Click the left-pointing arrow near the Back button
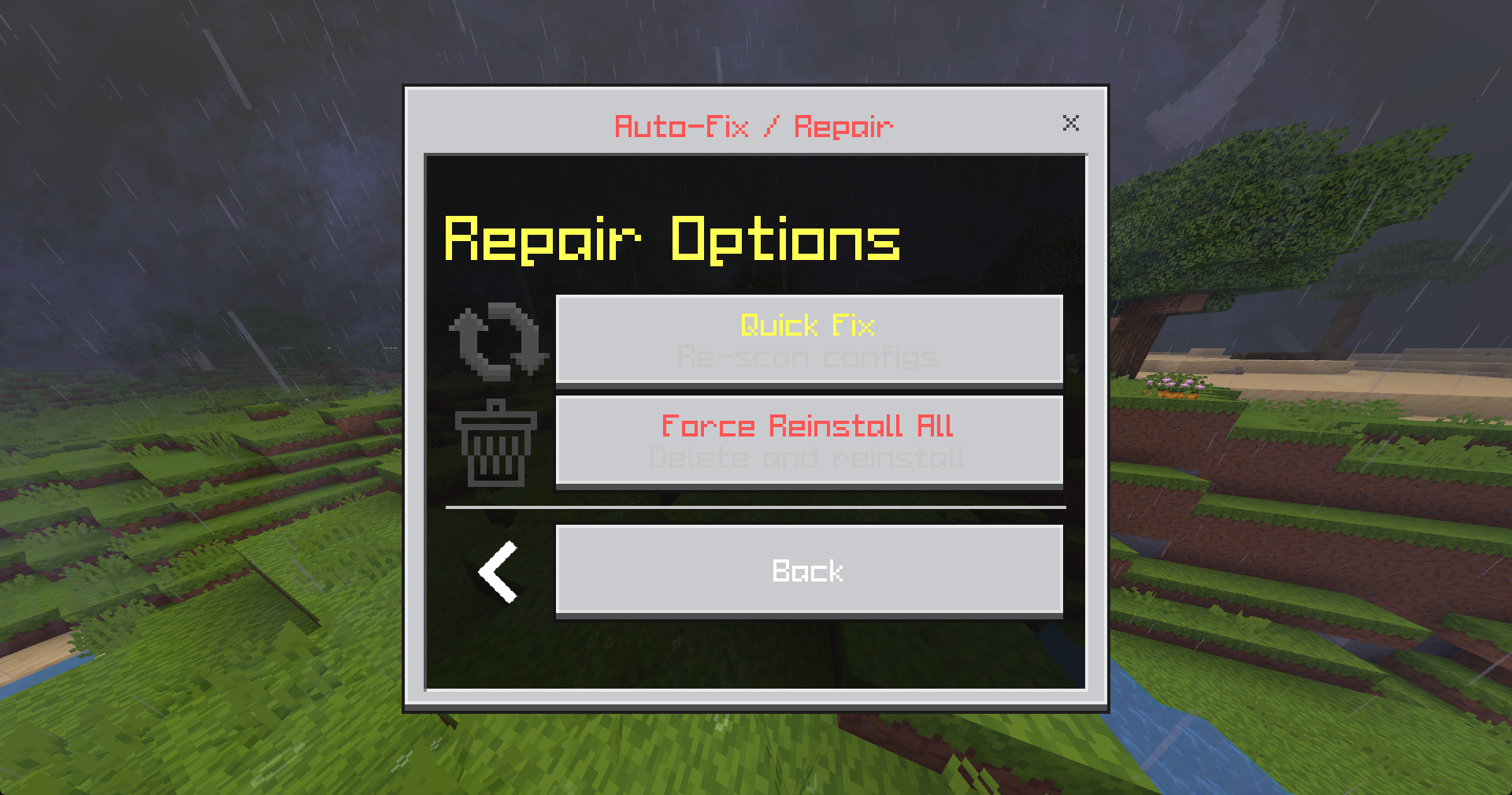Screen dimensions: 1512x795 tap(496, 571)
